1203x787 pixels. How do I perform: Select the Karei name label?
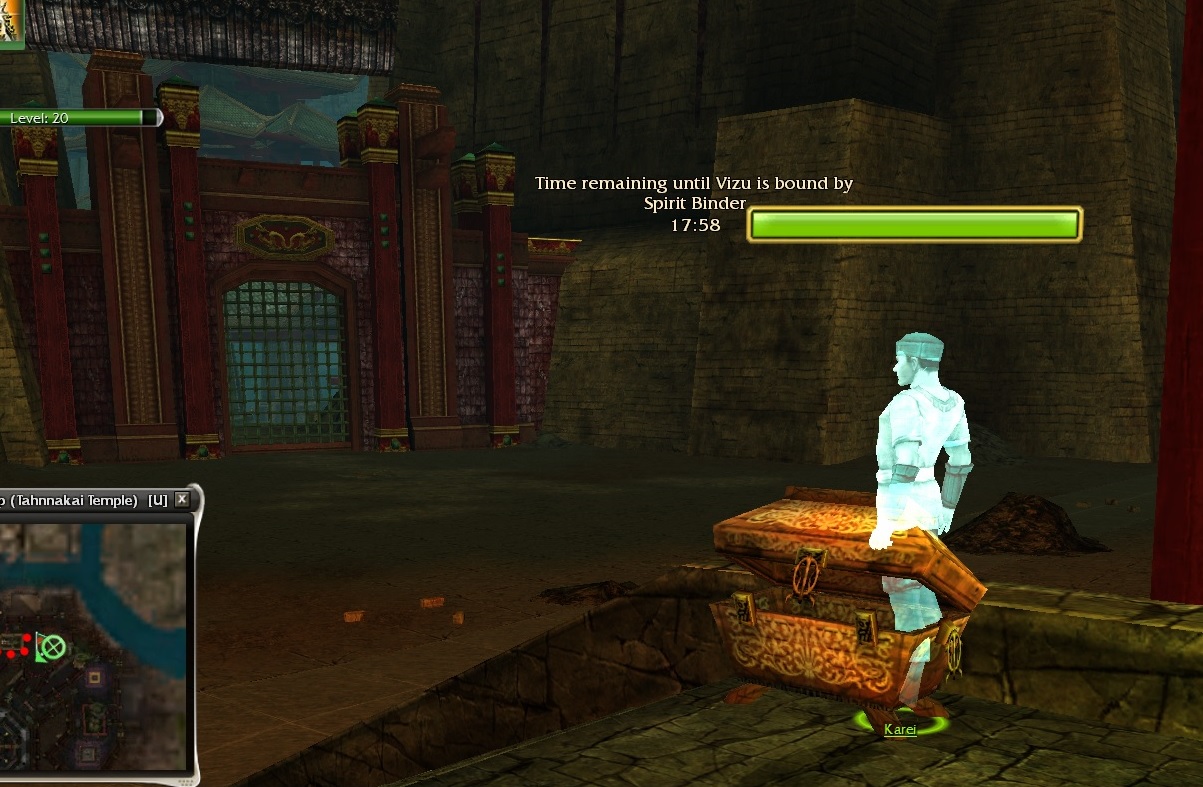(900, 730)
